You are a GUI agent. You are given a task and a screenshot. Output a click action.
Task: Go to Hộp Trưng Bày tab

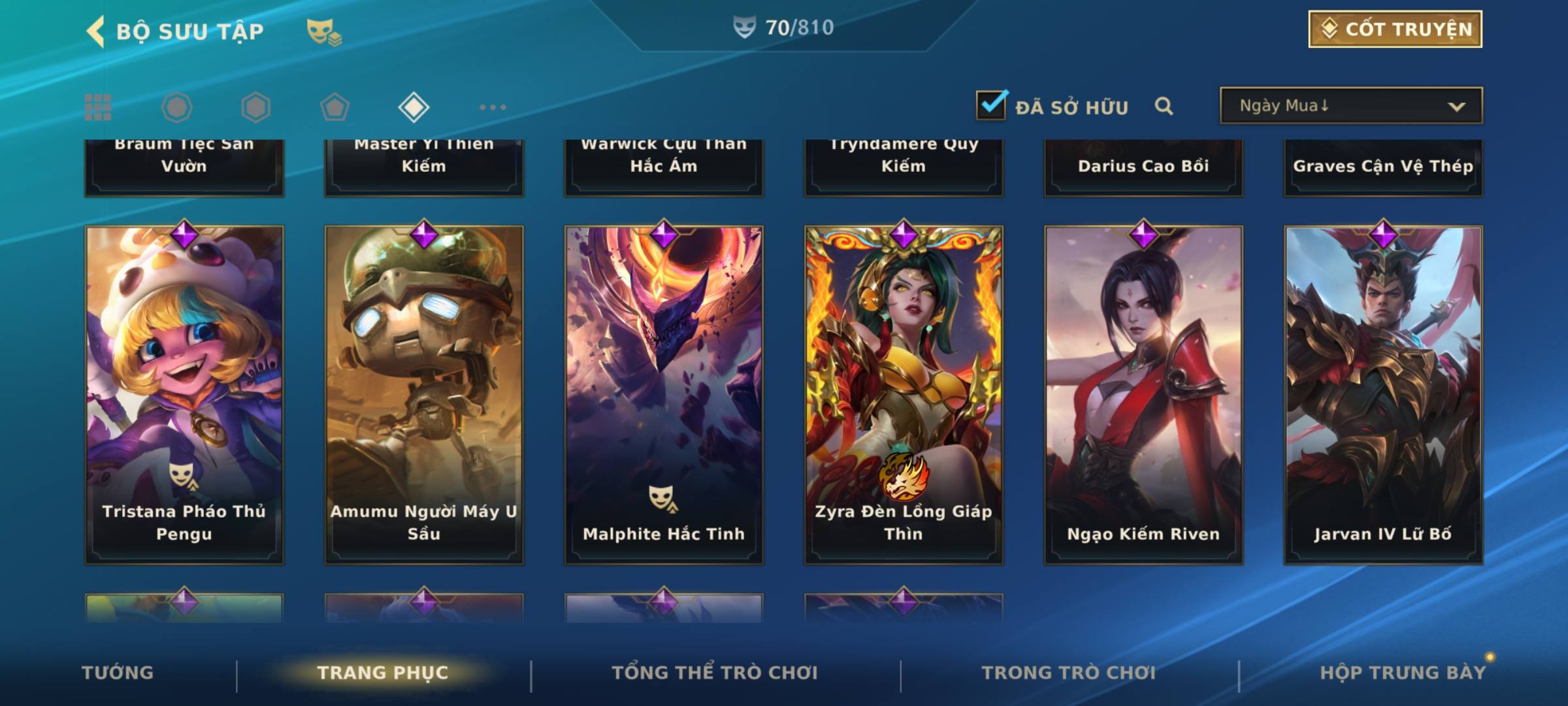pos(1403,673)
